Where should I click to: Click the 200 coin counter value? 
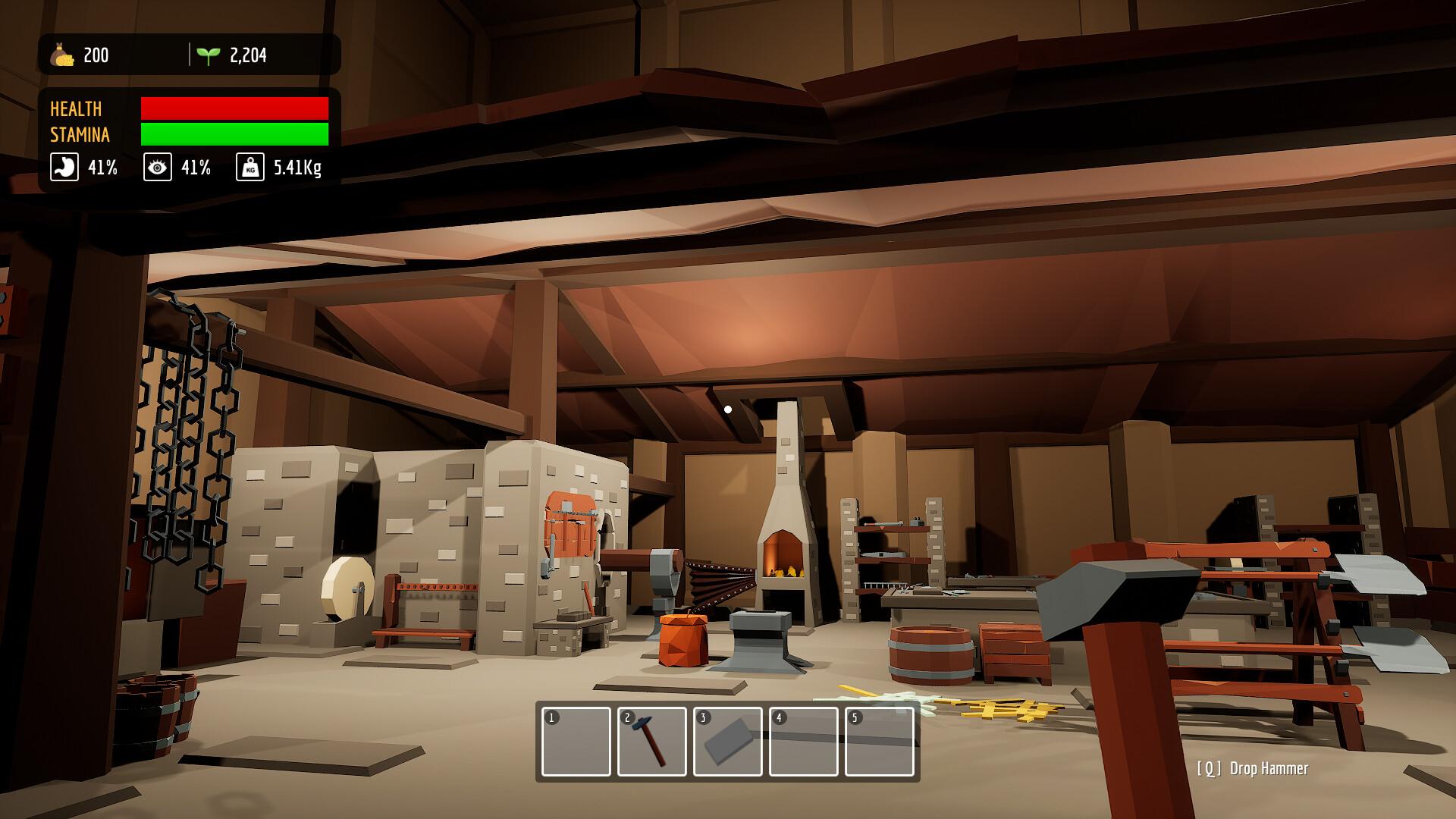point(98,55)
